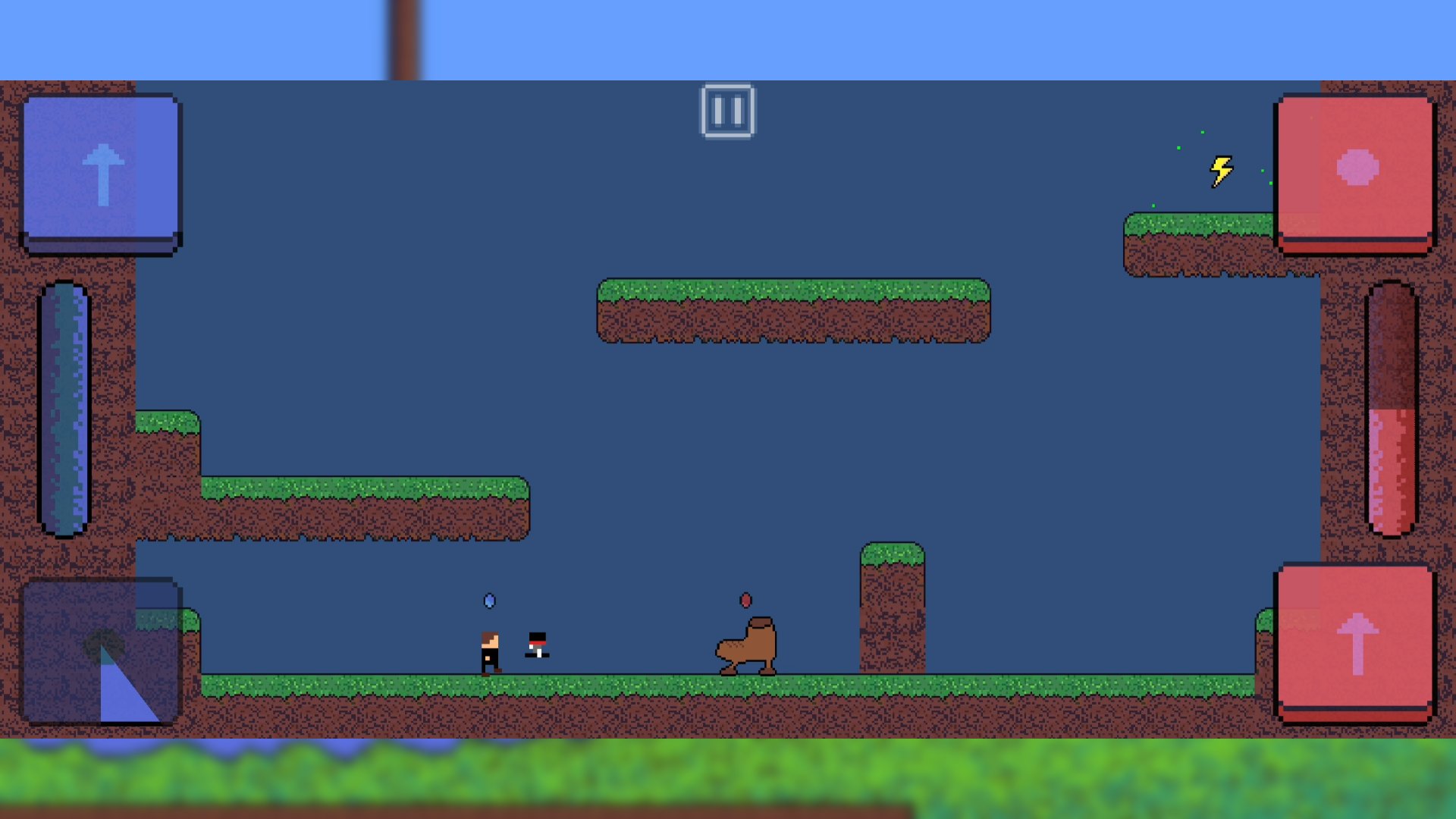Tap the blue up-arrow jump button

(102, 171)
